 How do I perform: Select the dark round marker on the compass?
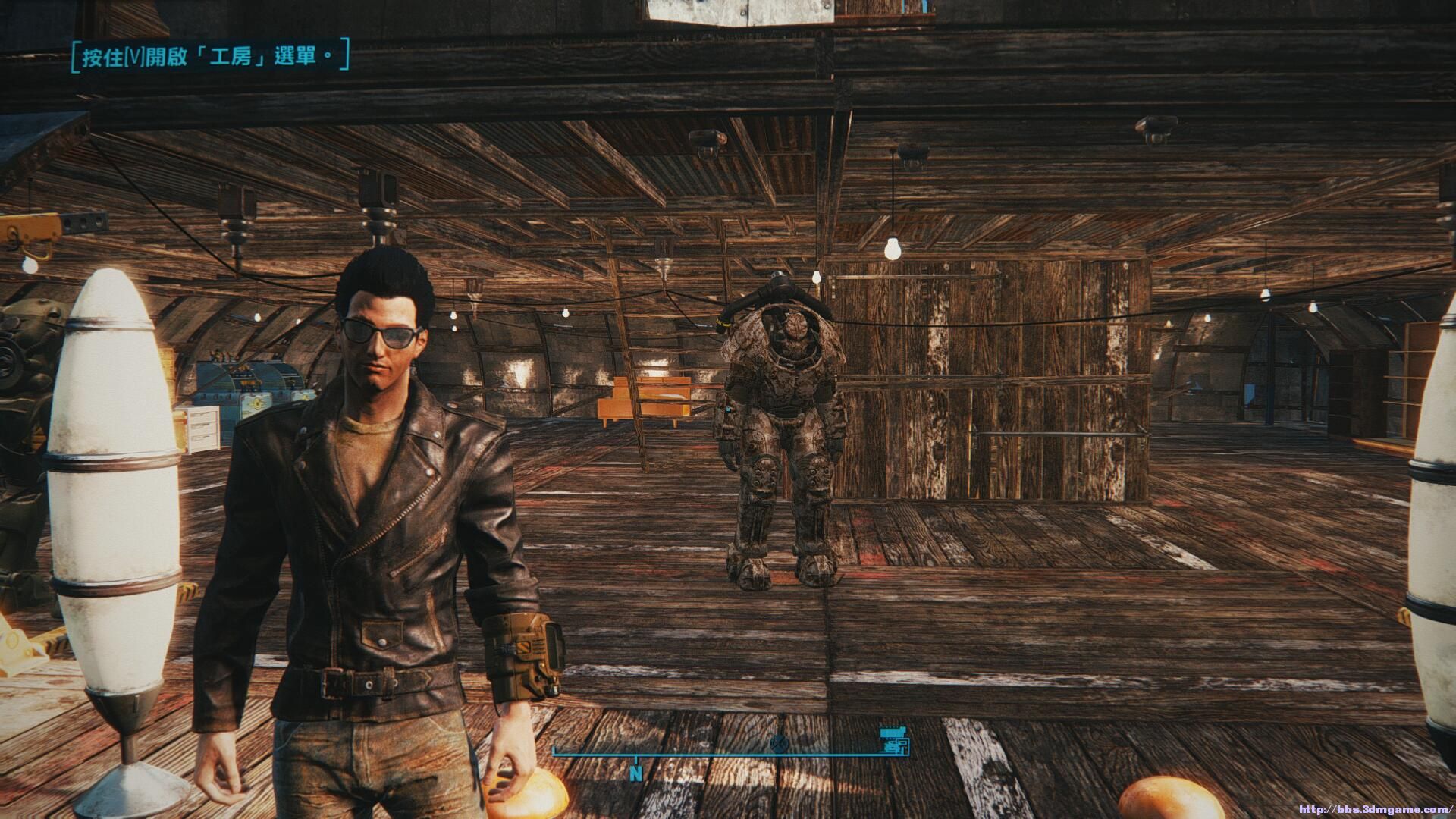(x=777, y=743)
